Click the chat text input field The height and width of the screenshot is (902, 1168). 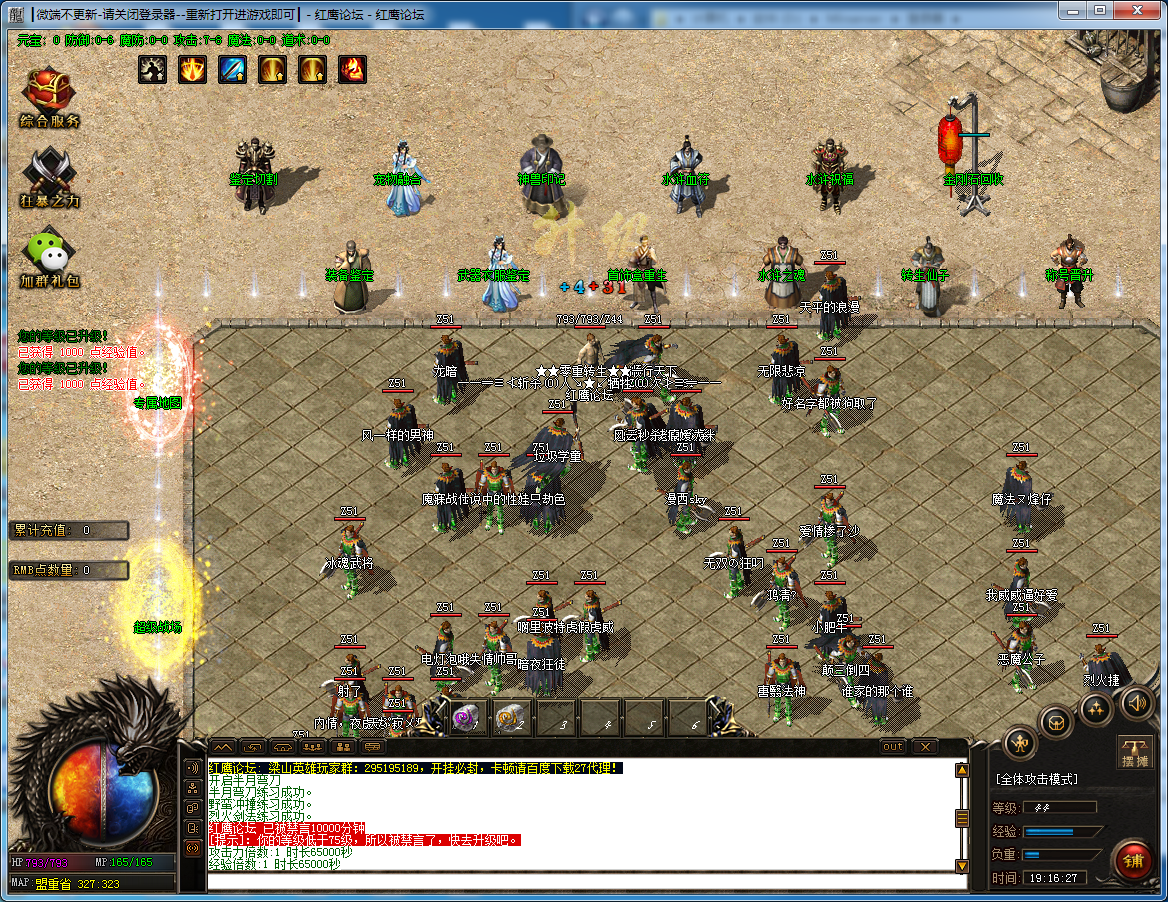[x=585, y=881]
